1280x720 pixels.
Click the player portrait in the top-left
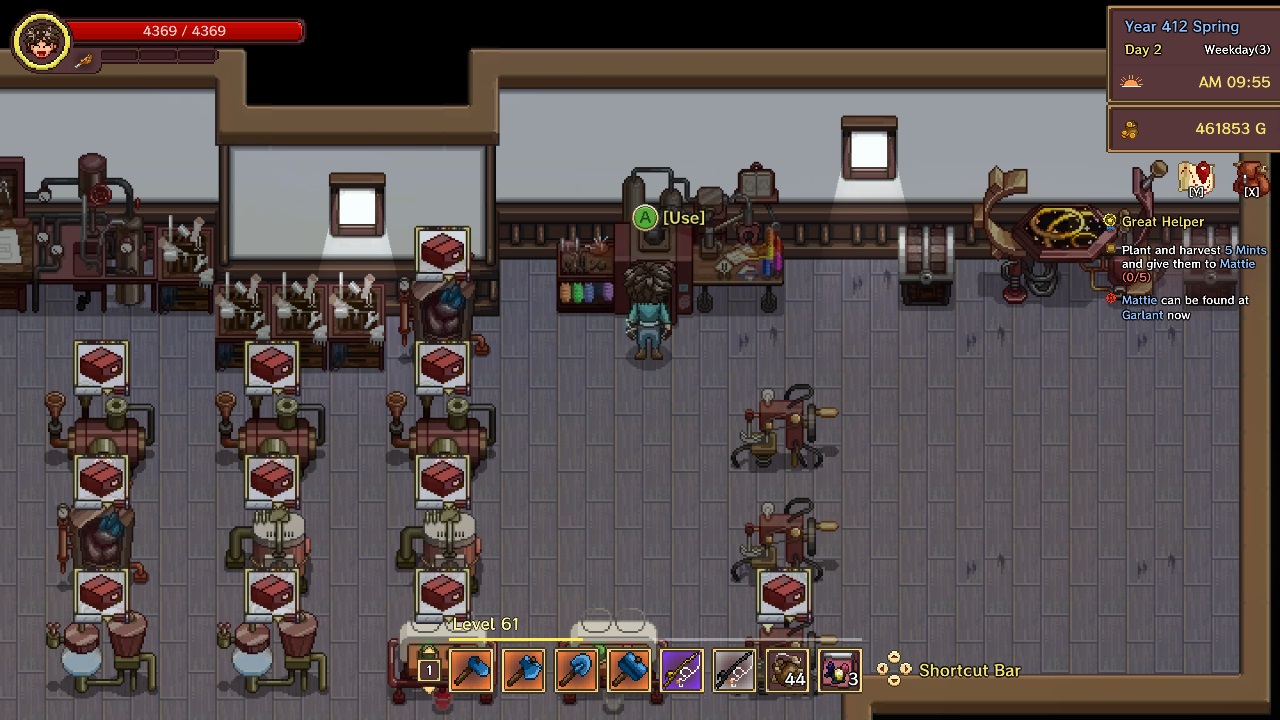click(x=40, y=40)
